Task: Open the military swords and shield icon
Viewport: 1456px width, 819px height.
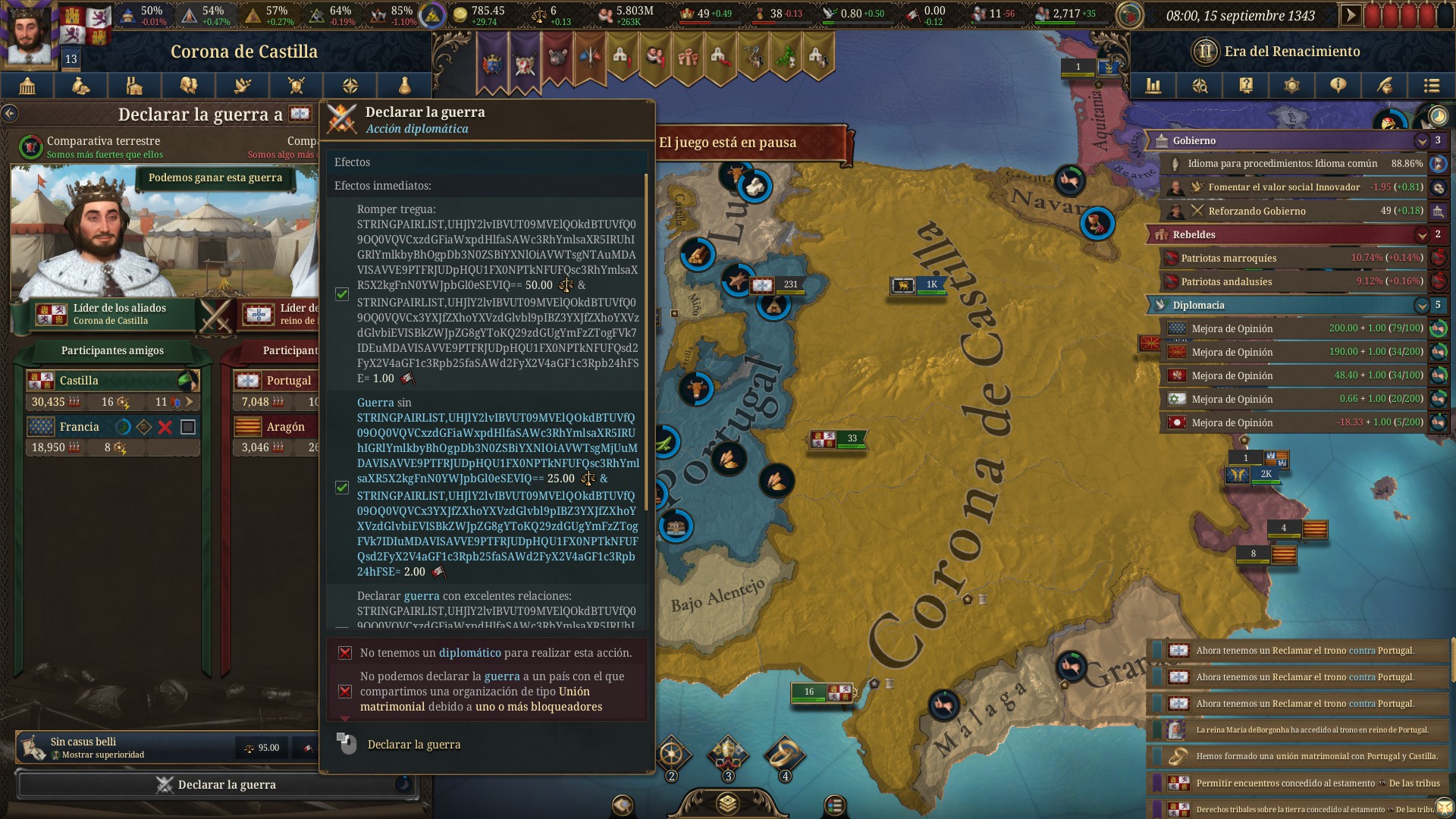Action: (295, 86)
